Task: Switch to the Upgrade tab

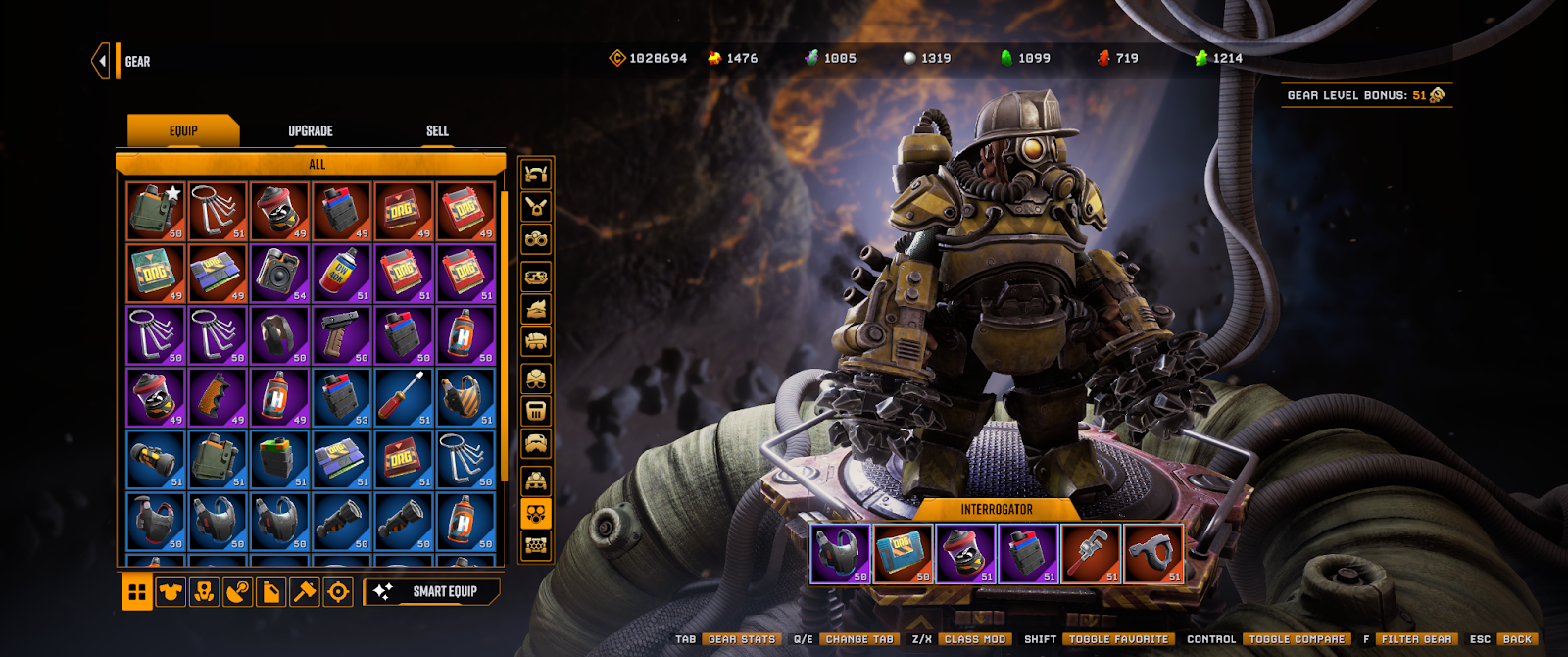Action: pos(311,130)
